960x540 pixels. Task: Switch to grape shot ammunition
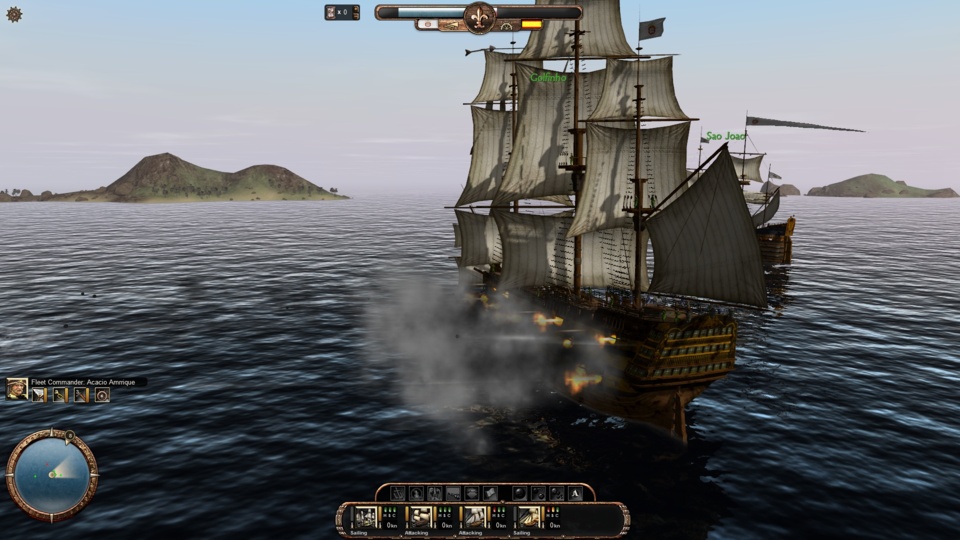[x=556, y=493]
